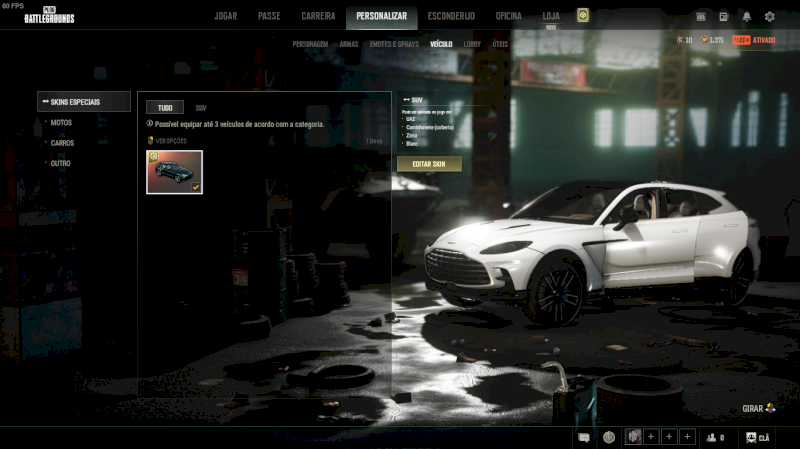Open the Clã panel
The image size is (800, 449).
tap(757, 437)
